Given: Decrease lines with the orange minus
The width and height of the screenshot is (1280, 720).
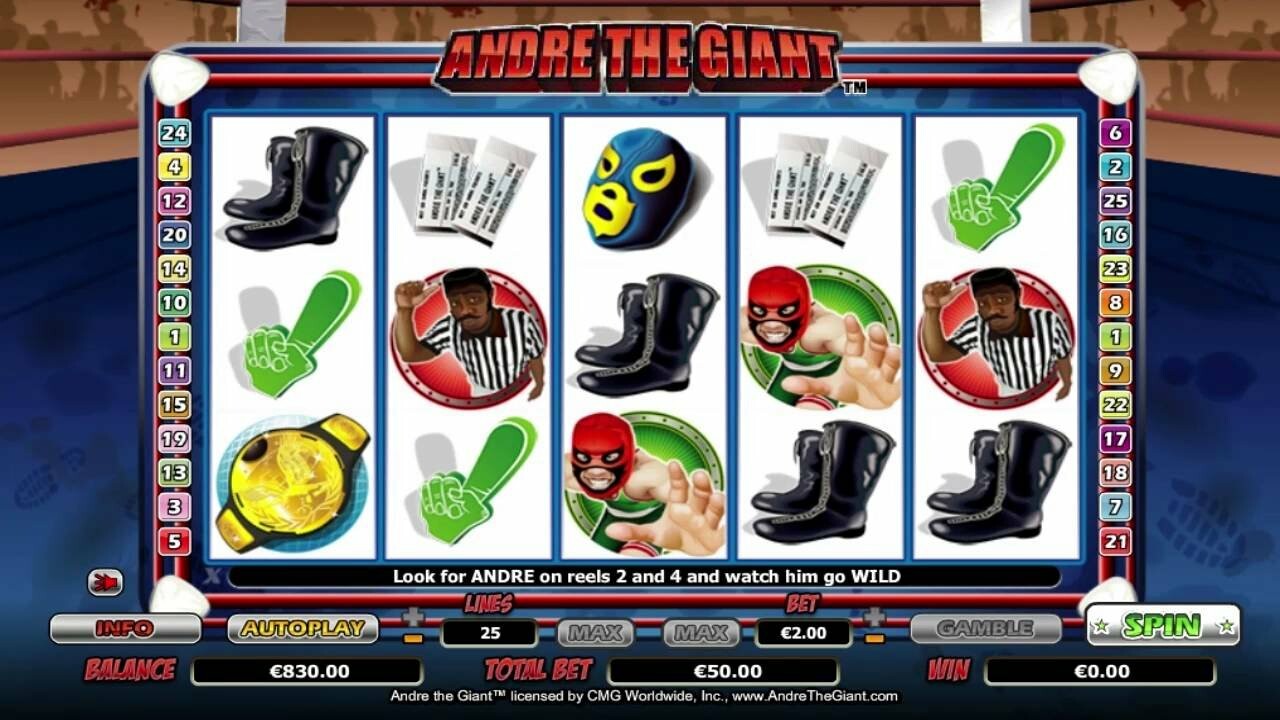Looking at the screenshot, I should point(413,638).
